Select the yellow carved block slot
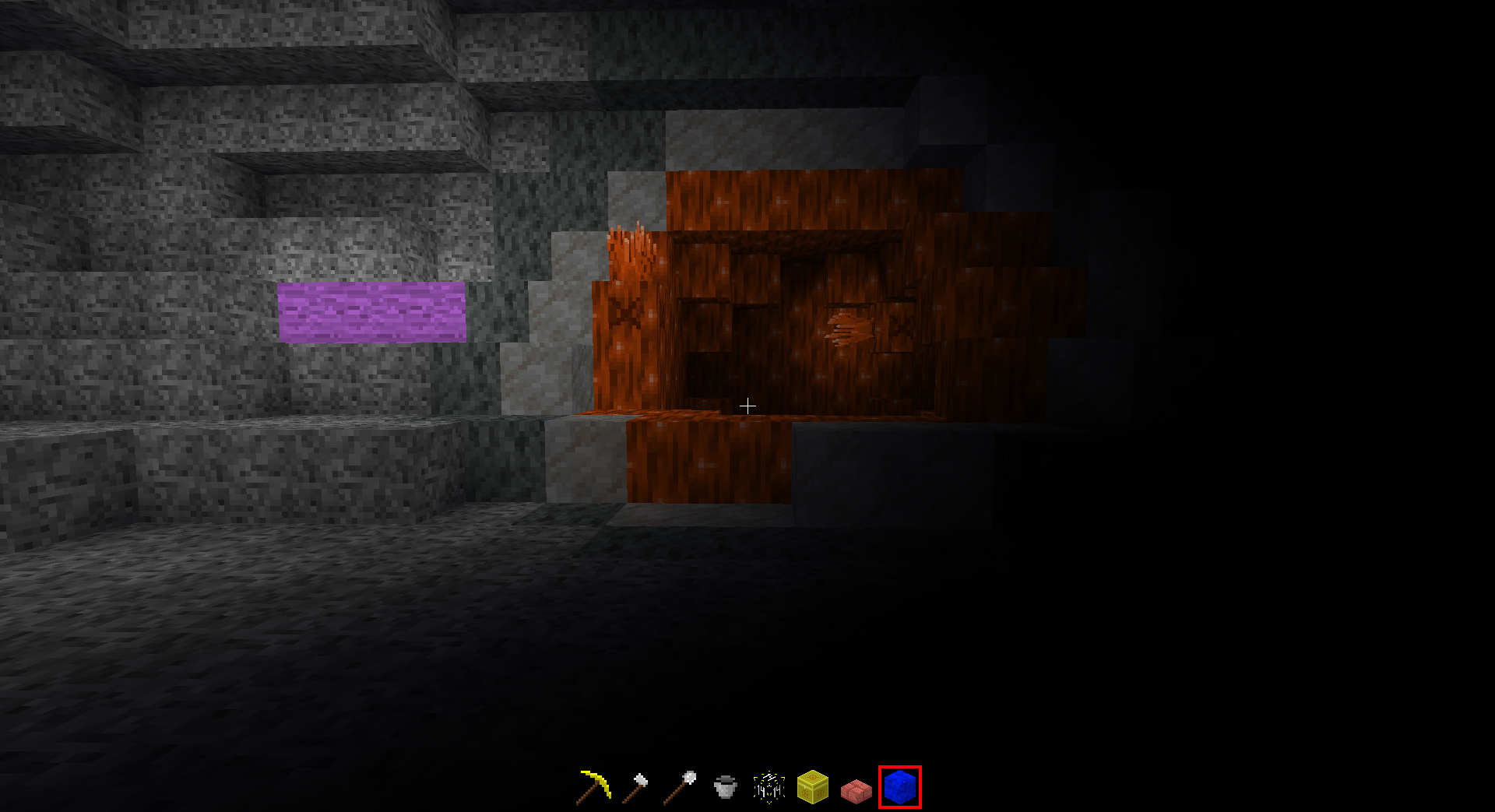Screen dimensions: 1495x812 (x=812, y=787)
